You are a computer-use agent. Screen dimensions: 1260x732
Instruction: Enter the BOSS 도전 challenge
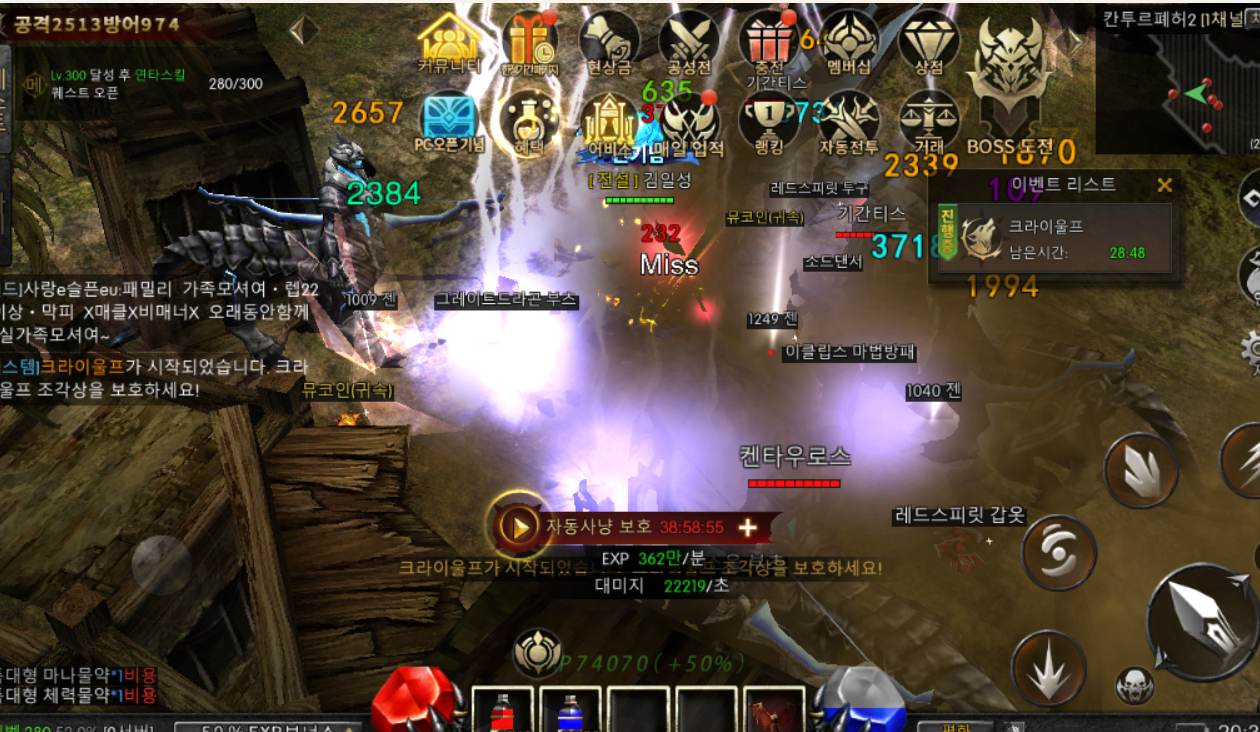[1010, 85]
